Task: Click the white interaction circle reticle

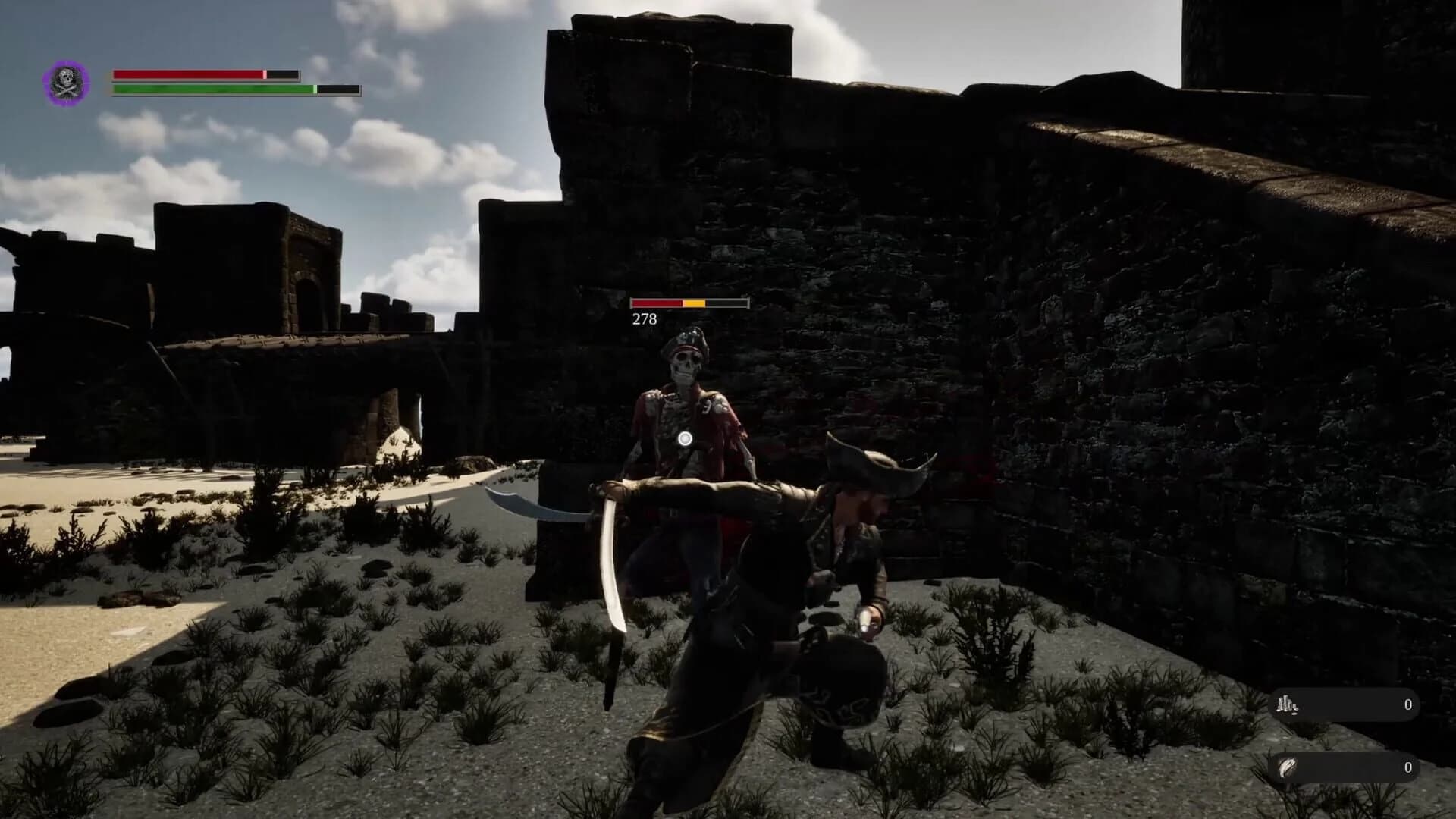Action: (684, 439)
